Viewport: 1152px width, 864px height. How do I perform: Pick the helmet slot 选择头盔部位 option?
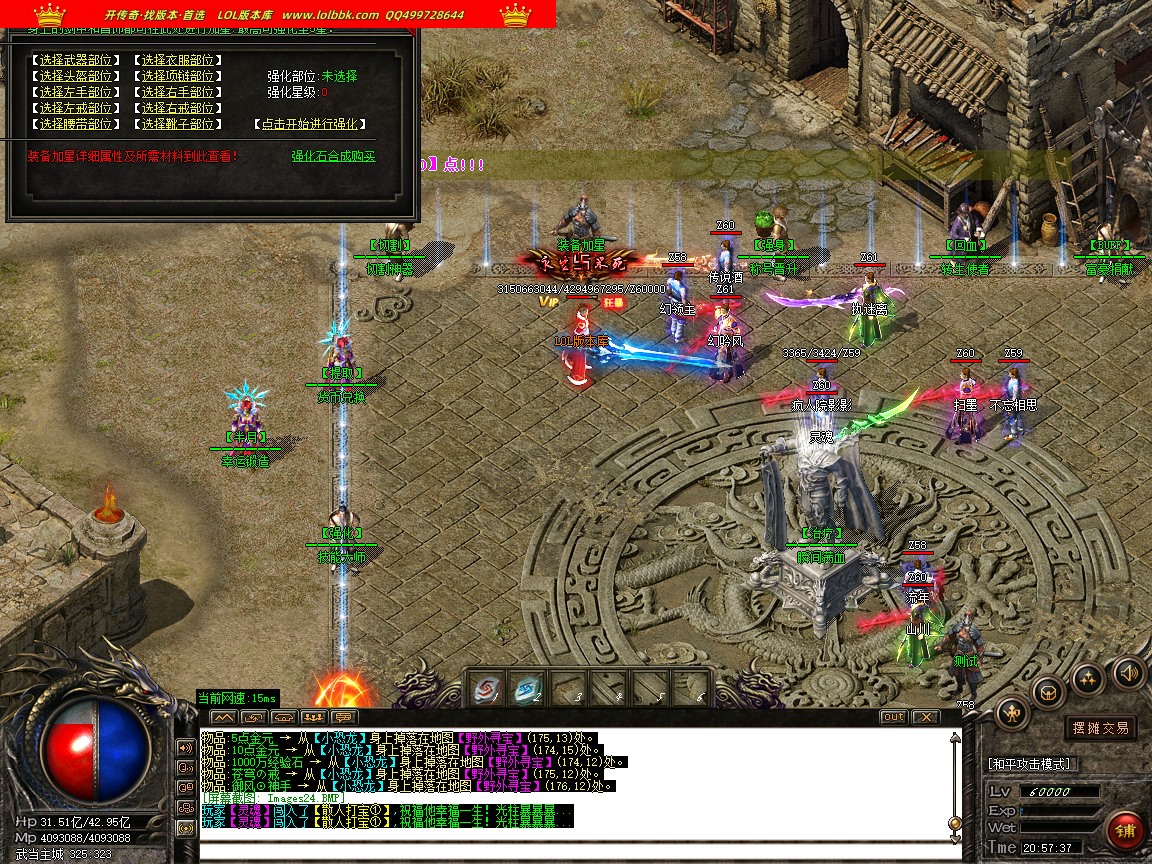pyautogui.click(x=75, y=76)
